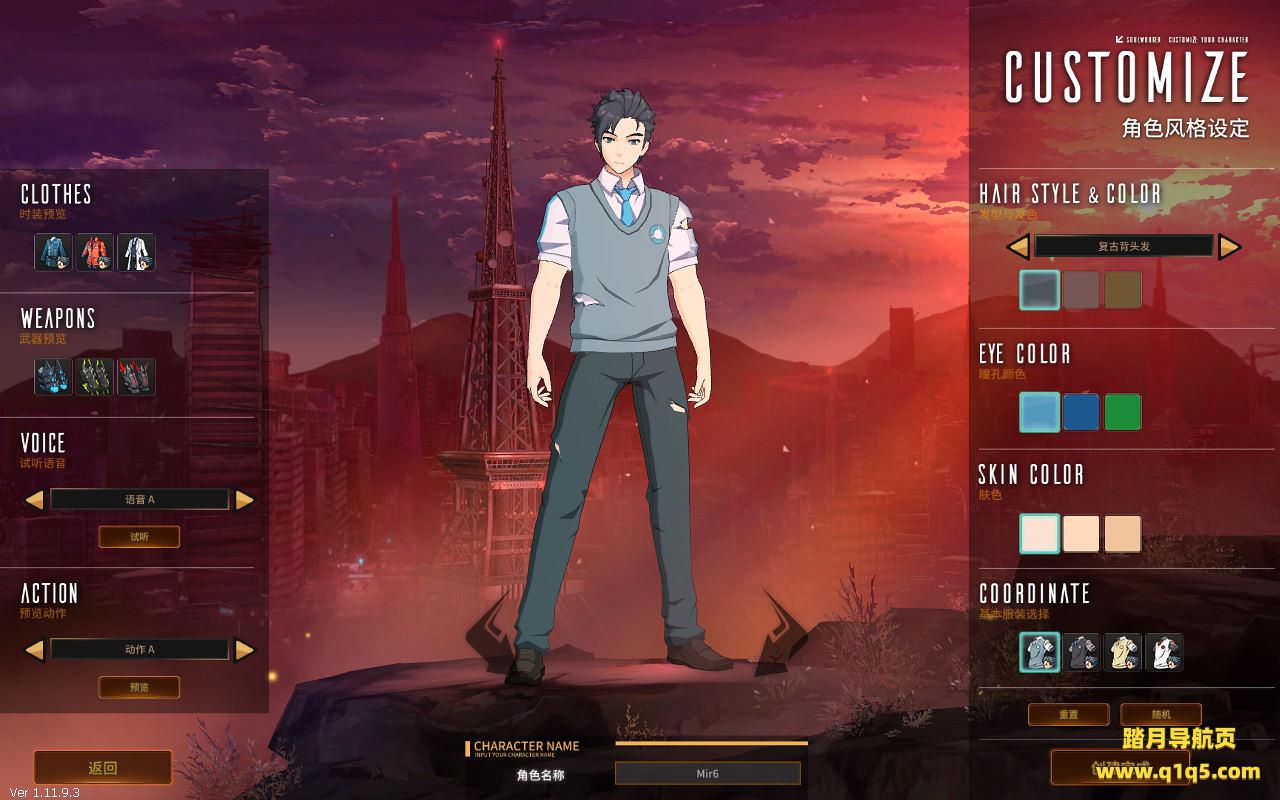Viewport: 1280px width, 800px height.
Task: Switch to the next voice option
Action: [x=245, y=500]
